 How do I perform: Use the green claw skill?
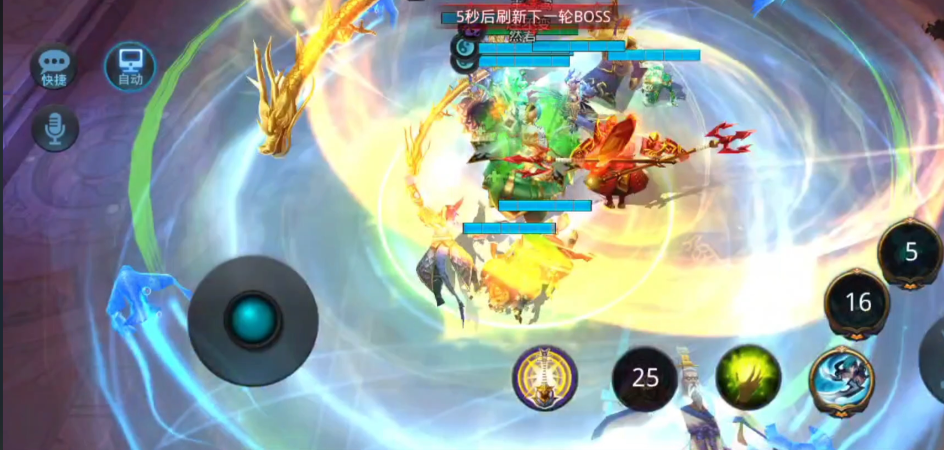(x=748, y=378)
